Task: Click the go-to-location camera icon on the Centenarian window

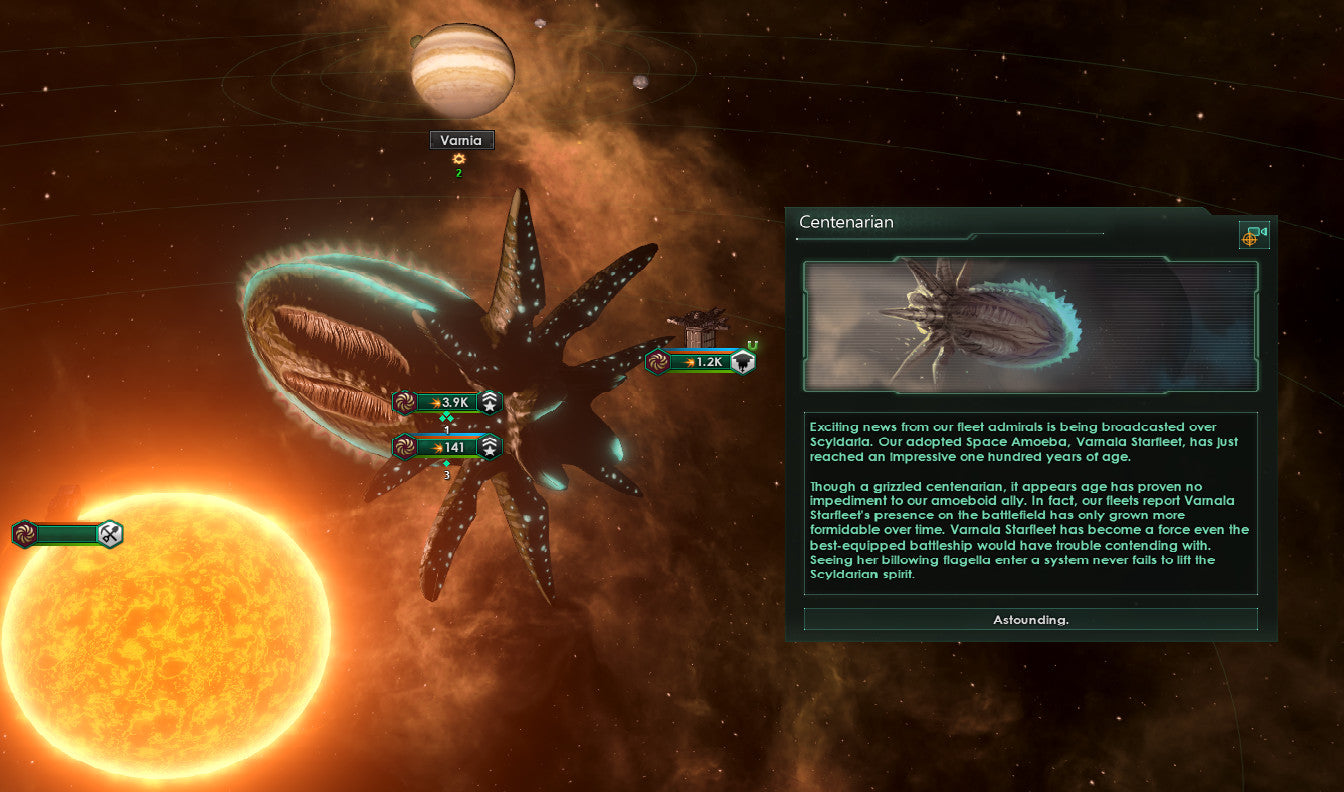Action: [x=1253, y=233]
